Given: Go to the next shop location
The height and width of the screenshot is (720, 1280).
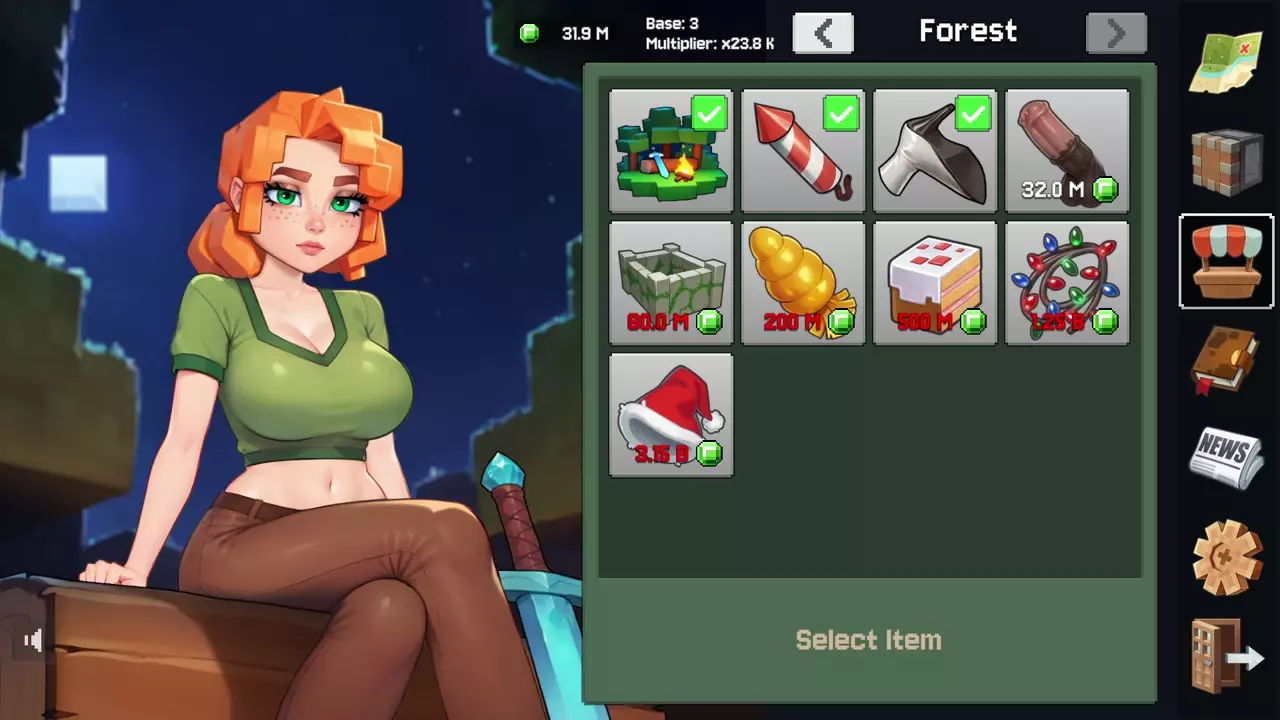Looking at the screenshot, I should (1116, 33).
